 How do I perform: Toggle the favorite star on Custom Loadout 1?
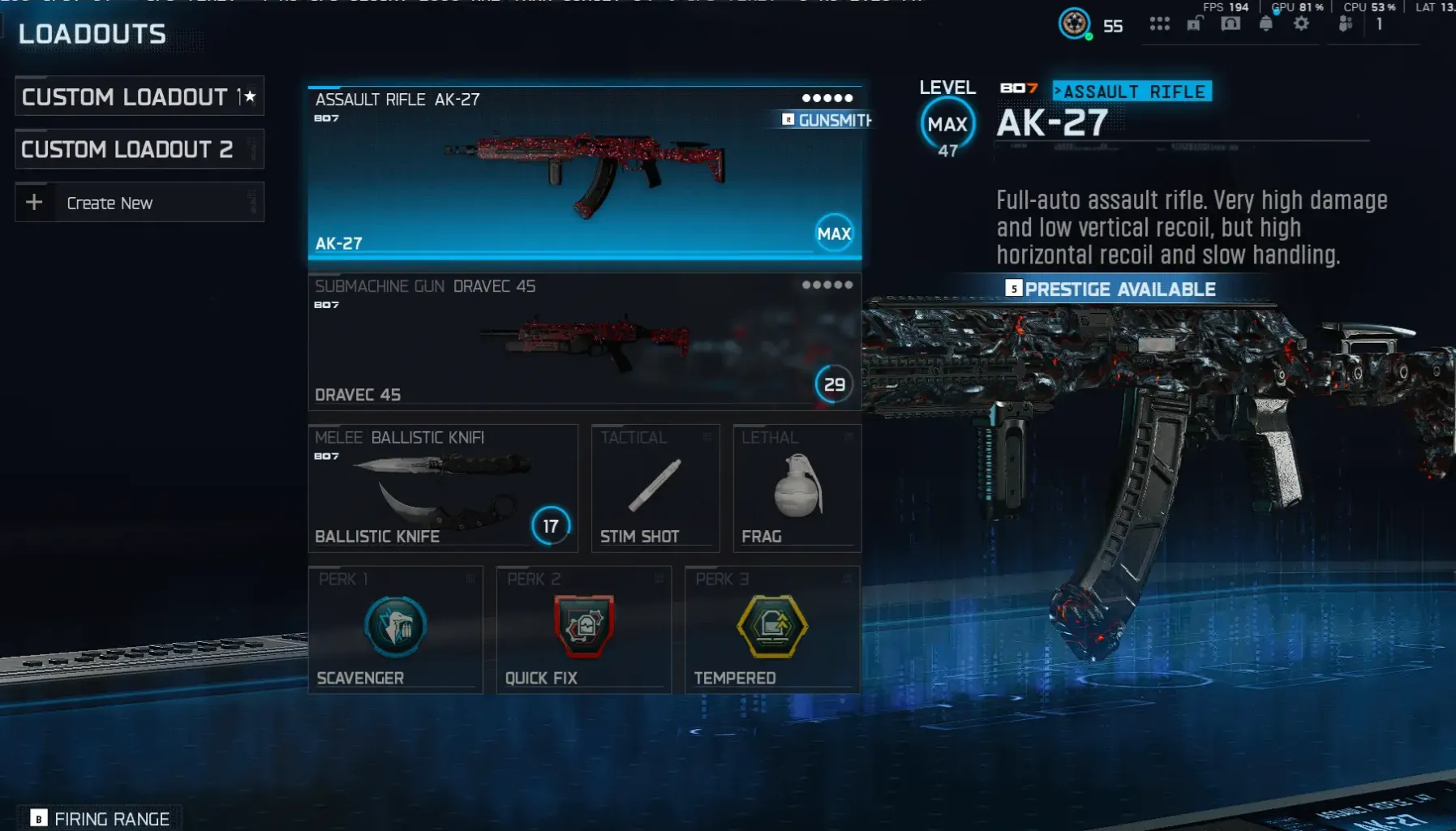pos(248,95)
